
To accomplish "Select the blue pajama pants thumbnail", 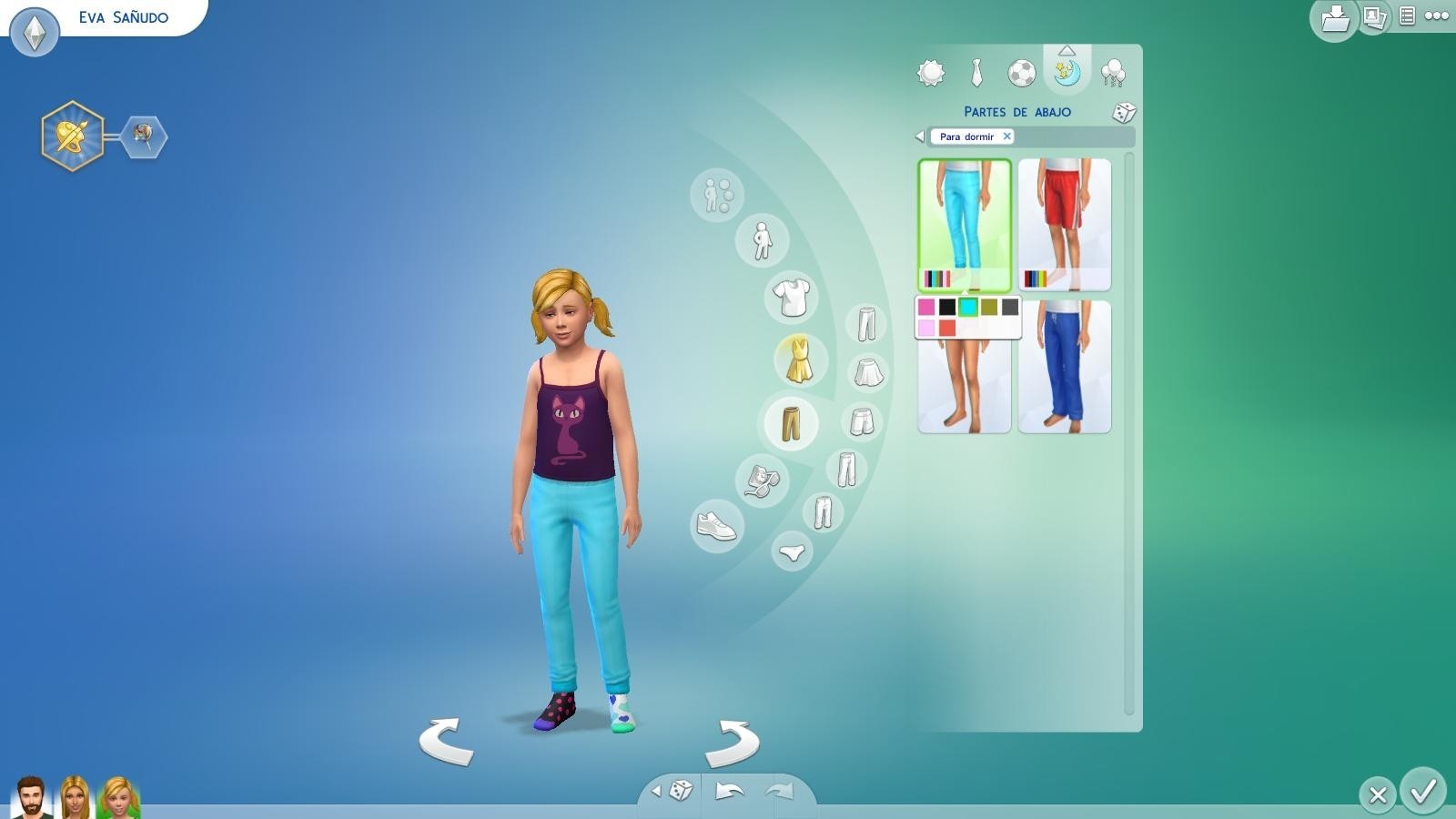I will point(1065,364).
